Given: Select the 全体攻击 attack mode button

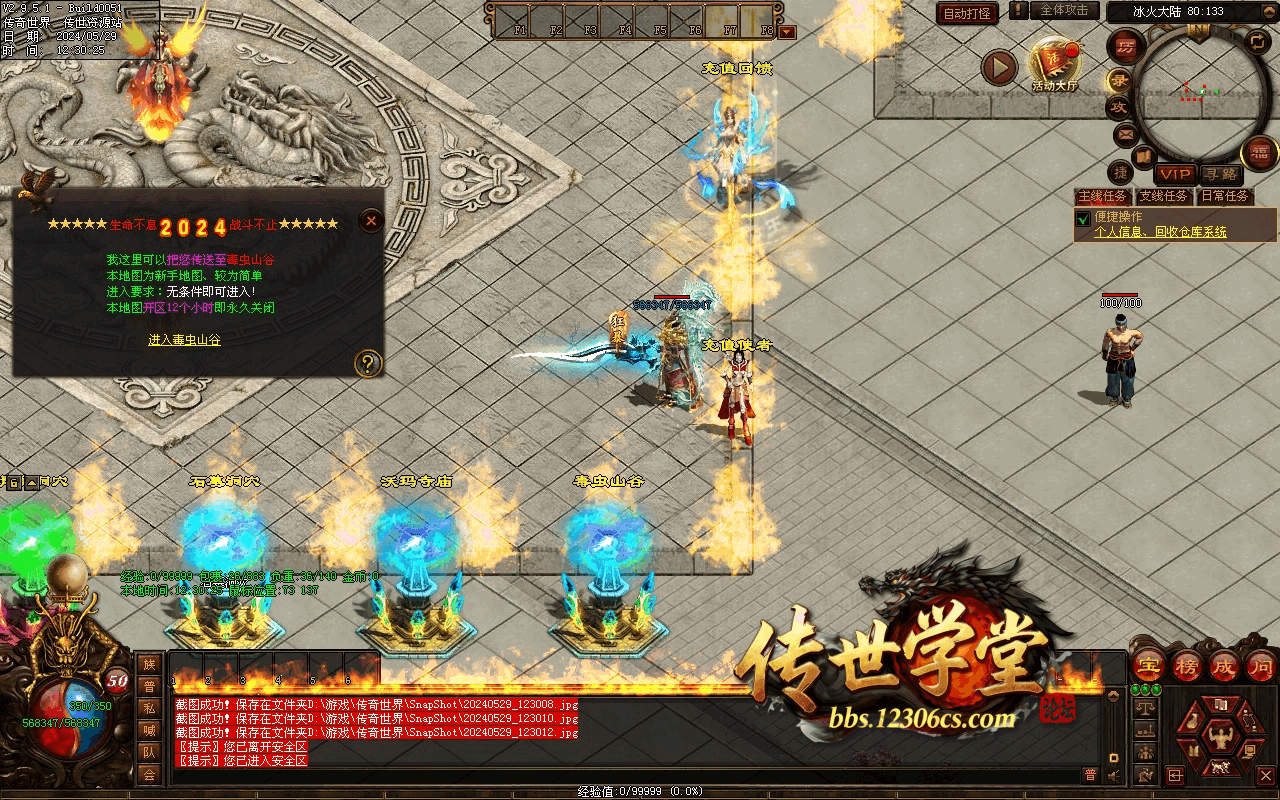Looking at the screenshot, I should pos(1064,11).
